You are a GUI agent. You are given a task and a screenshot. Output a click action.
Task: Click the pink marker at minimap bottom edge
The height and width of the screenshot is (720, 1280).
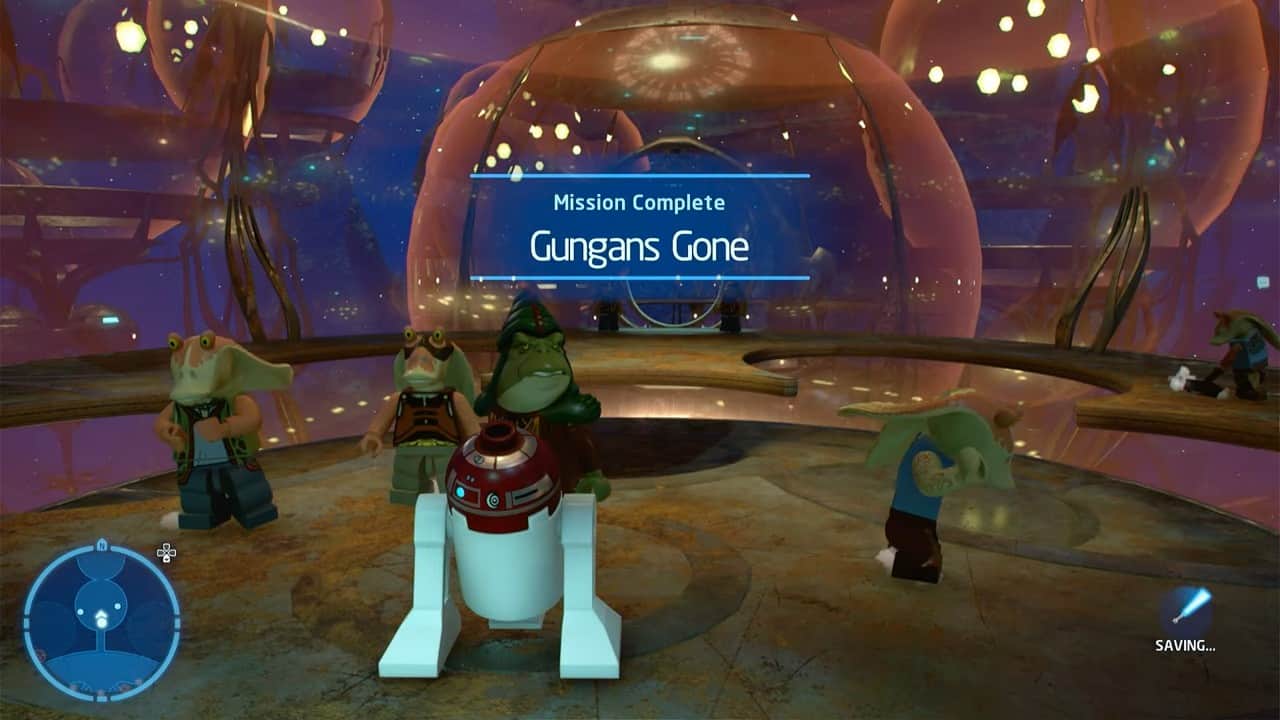click(100, 691)
